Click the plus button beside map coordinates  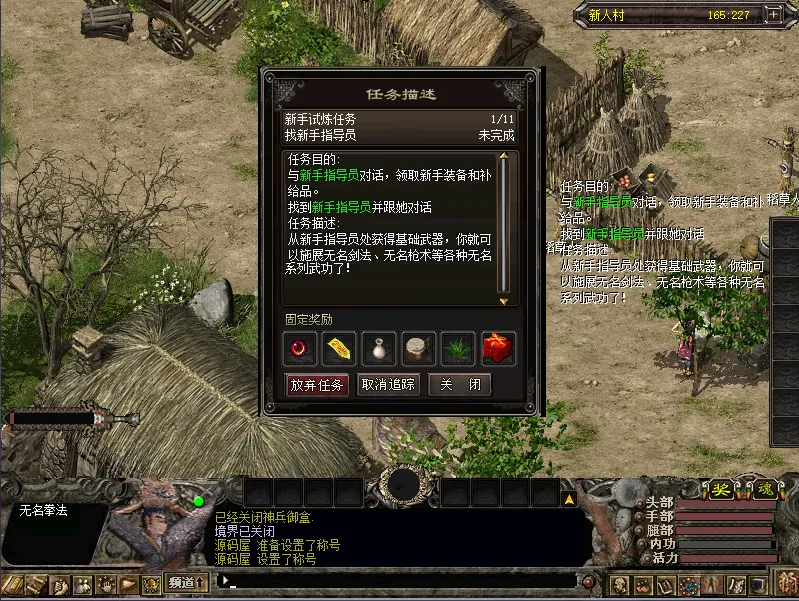772,14
